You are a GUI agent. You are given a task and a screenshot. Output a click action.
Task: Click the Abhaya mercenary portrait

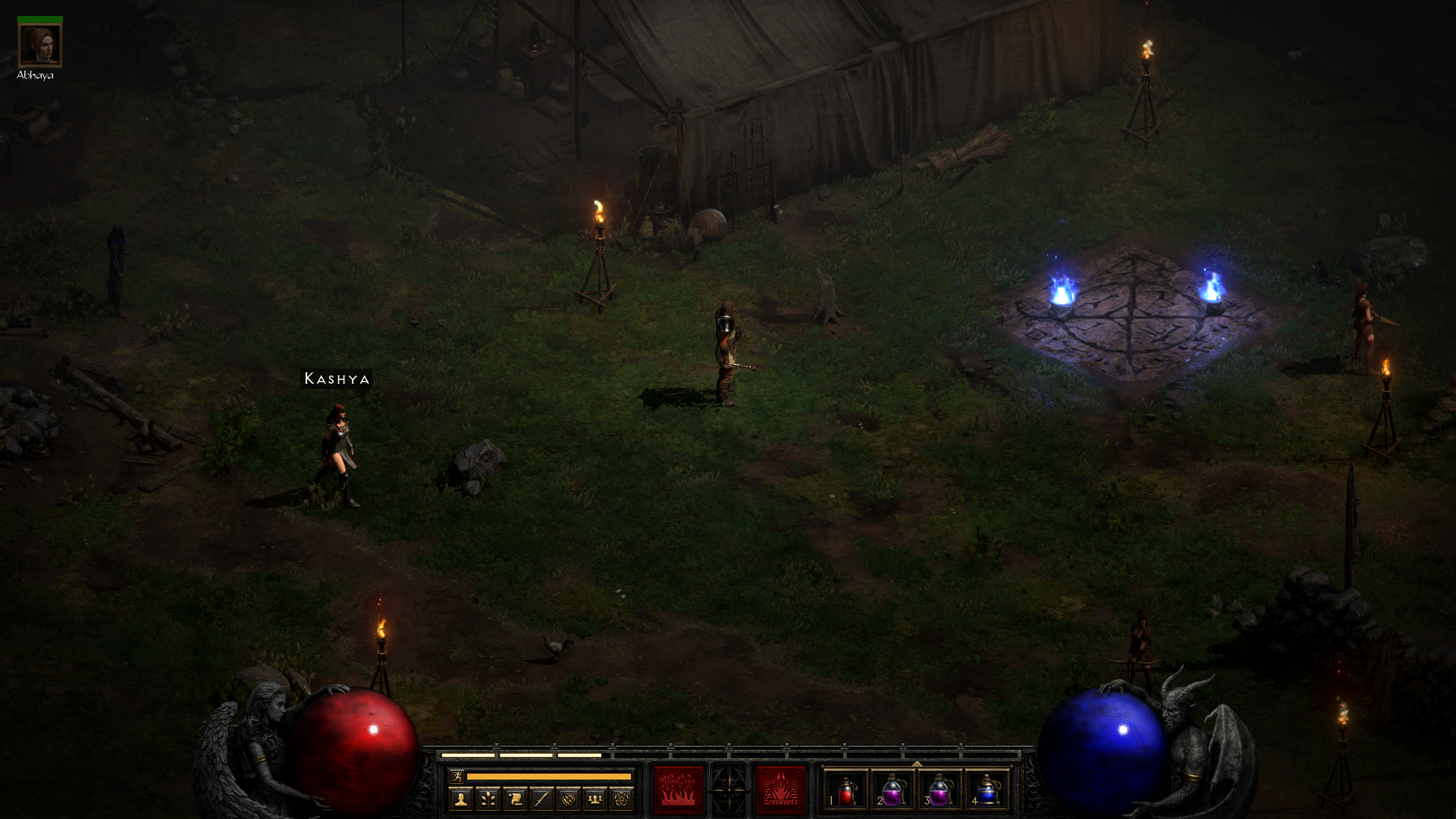[39, 45]
